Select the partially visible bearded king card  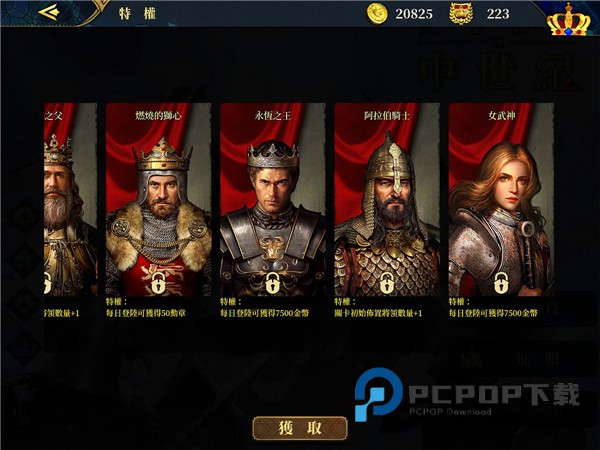pos(68,200)
